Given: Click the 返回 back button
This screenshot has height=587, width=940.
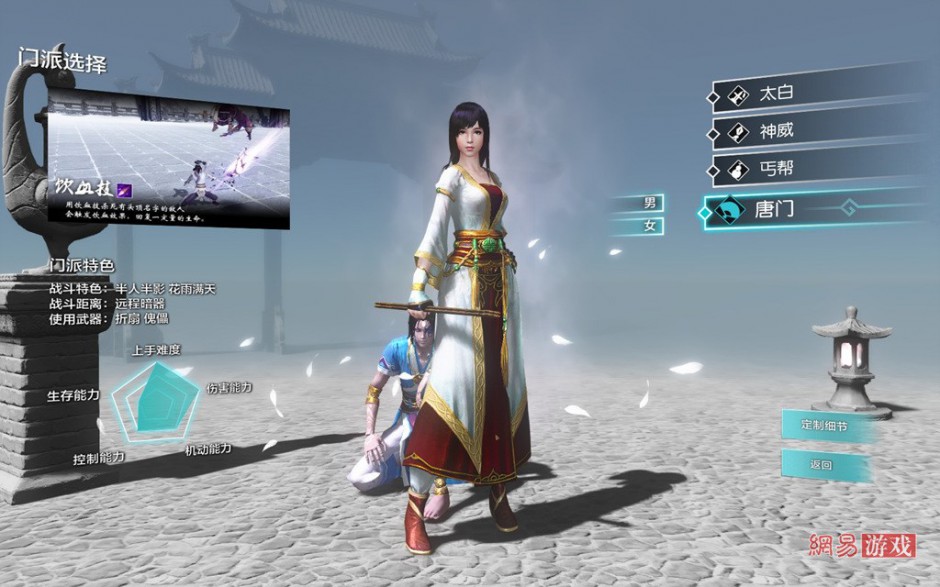Looking at the screenshot, I should (822, 465).
